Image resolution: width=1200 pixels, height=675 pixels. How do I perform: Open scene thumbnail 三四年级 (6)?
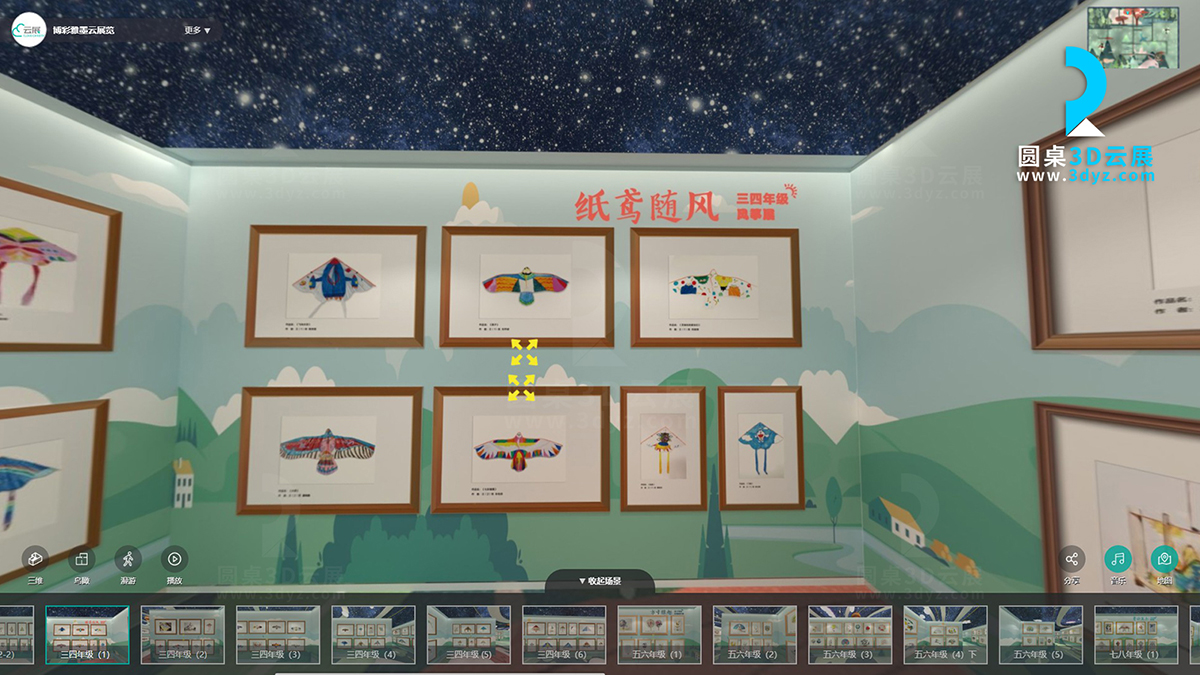[x=564, y=634]
